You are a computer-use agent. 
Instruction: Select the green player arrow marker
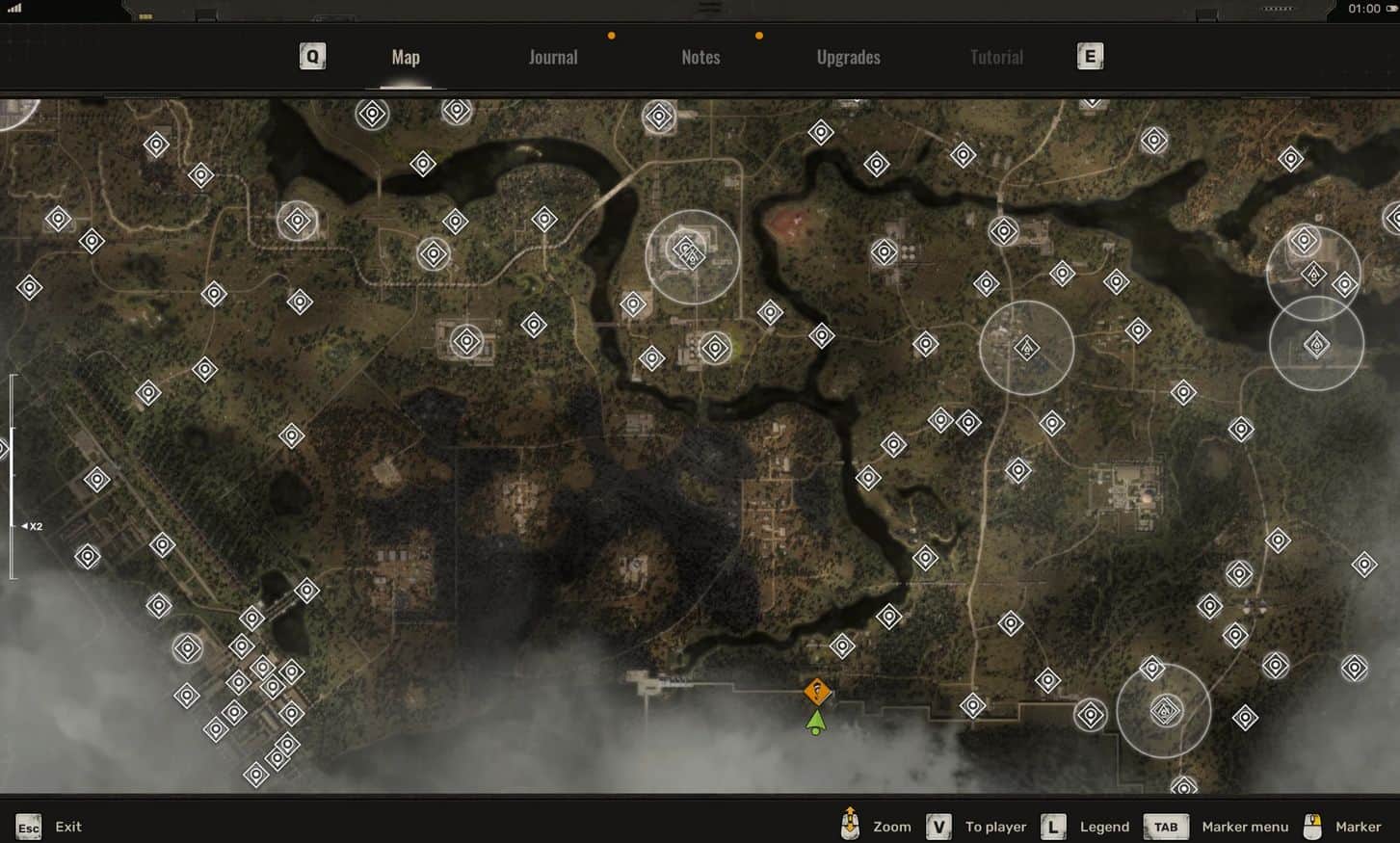click(816, 721)
